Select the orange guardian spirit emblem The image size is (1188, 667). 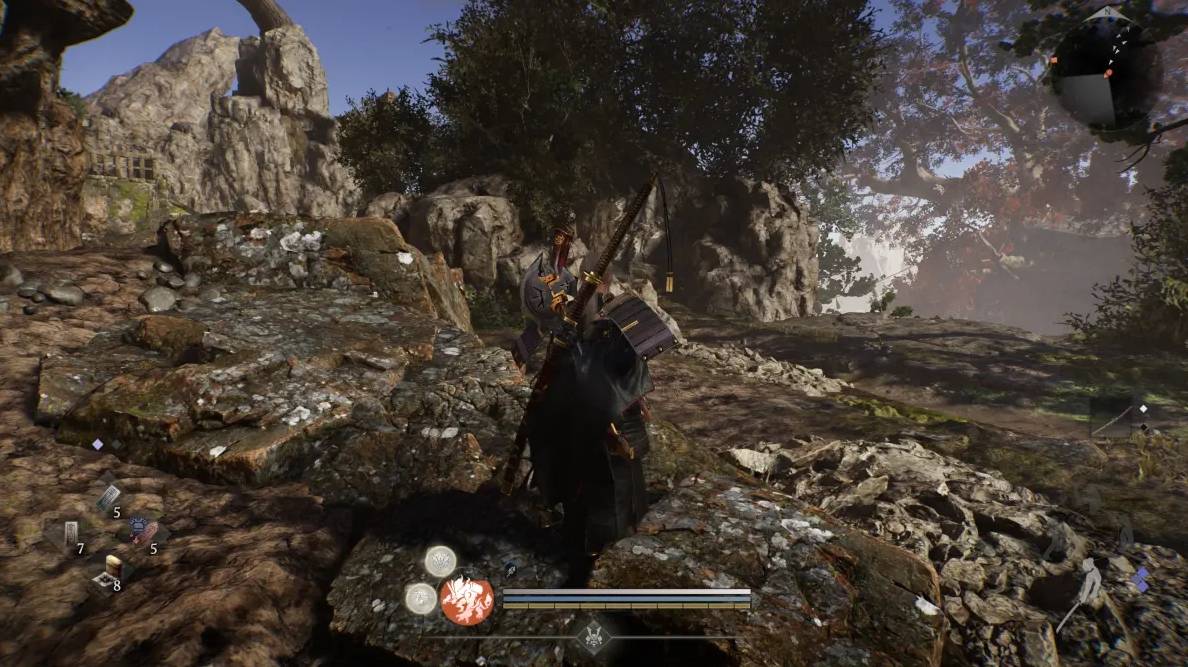(x=466, y=599)
